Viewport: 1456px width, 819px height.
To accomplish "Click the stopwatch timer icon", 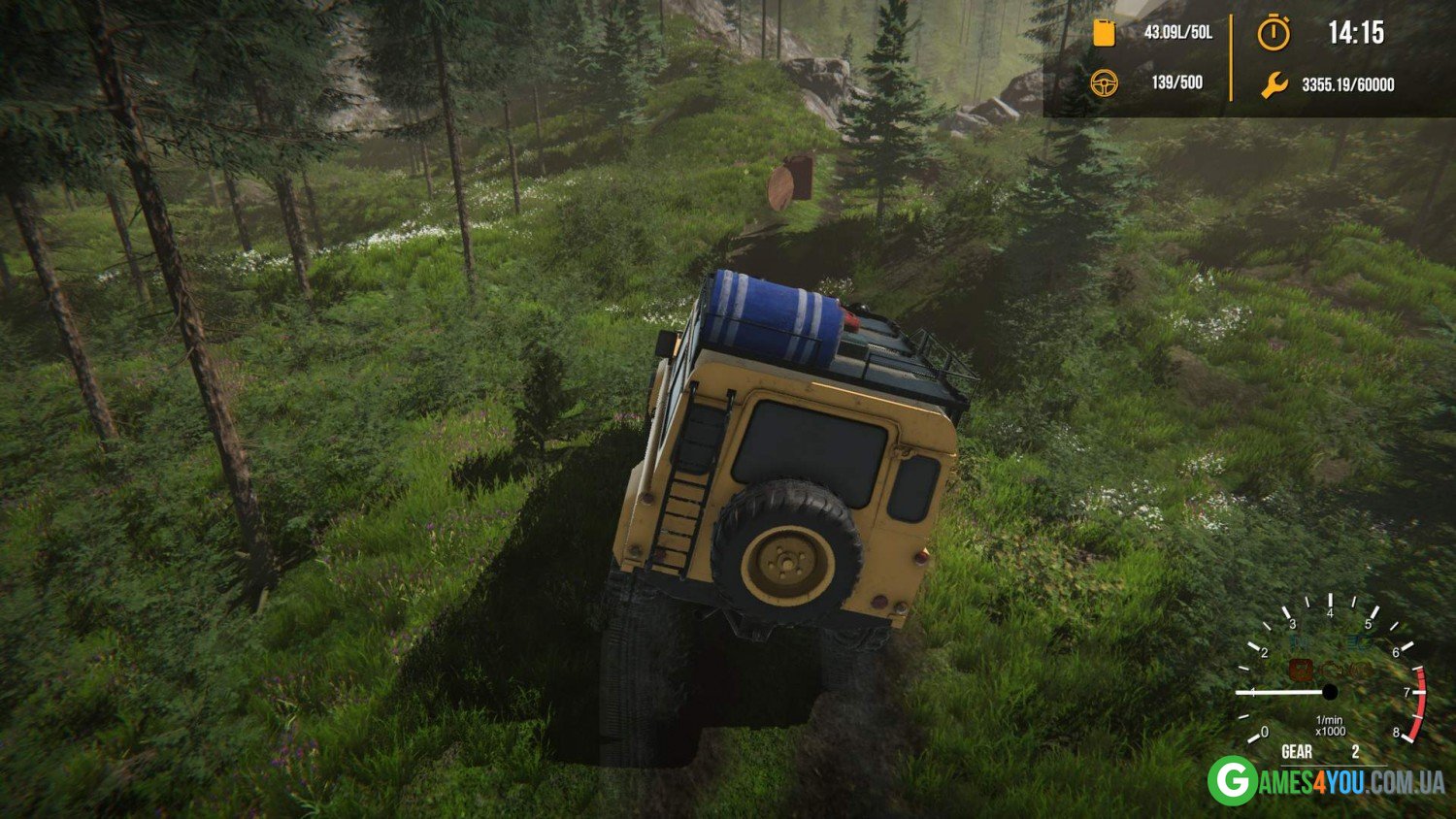I will point(1274,33).
